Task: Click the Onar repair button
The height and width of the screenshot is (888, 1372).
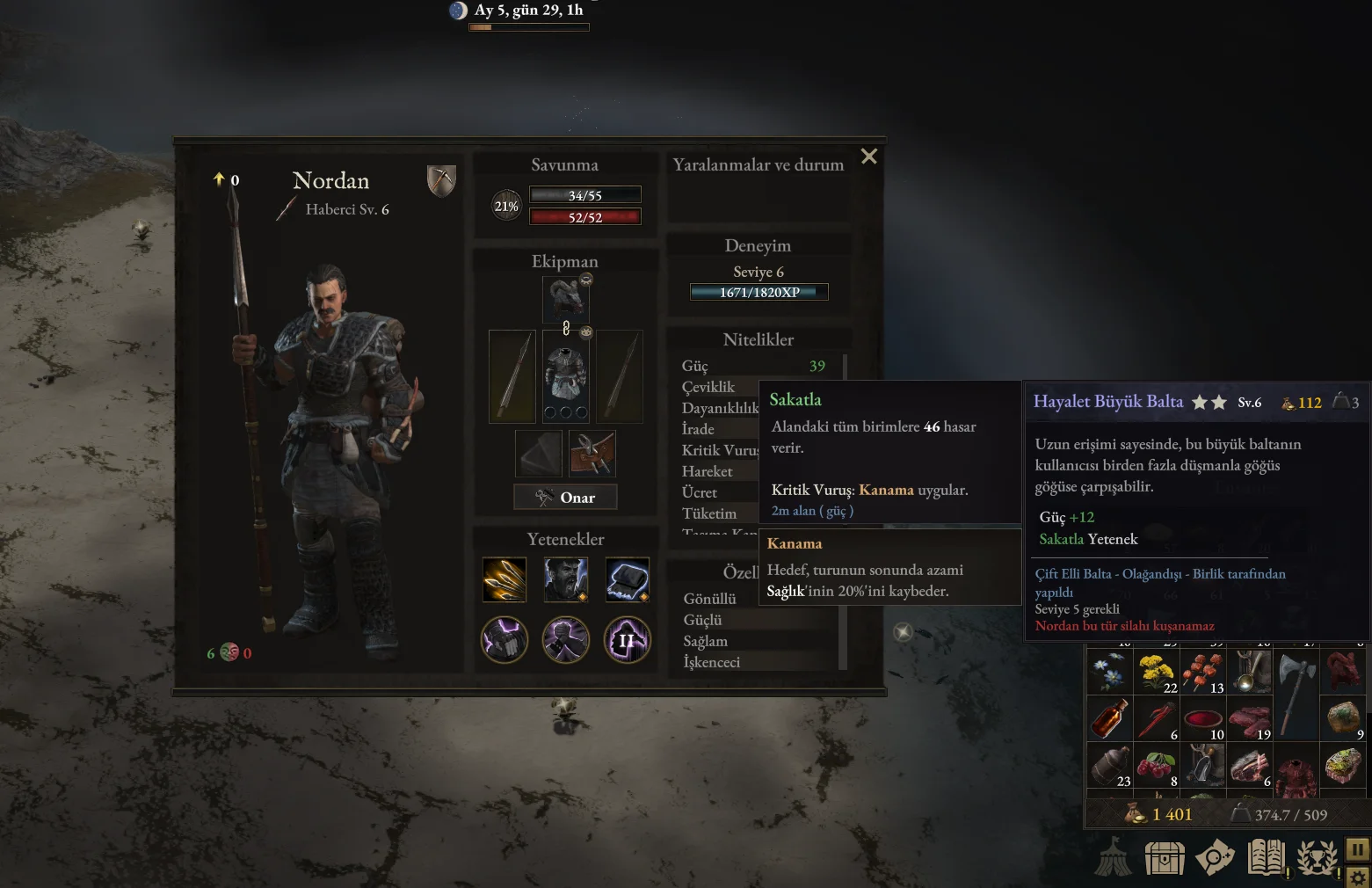Action: pos(565,498)
